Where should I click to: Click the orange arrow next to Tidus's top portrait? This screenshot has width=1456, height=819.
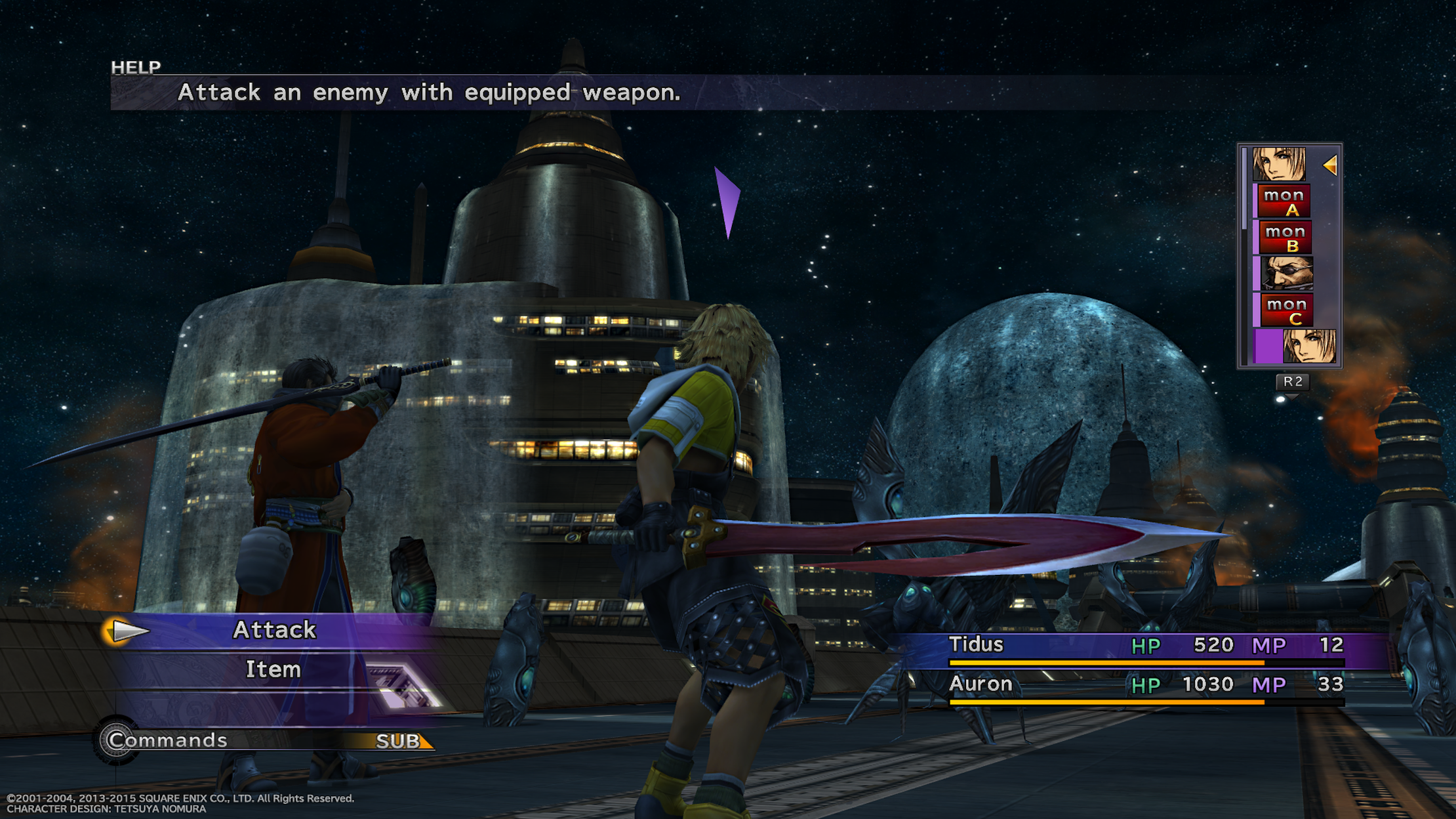pos(1331,166)
